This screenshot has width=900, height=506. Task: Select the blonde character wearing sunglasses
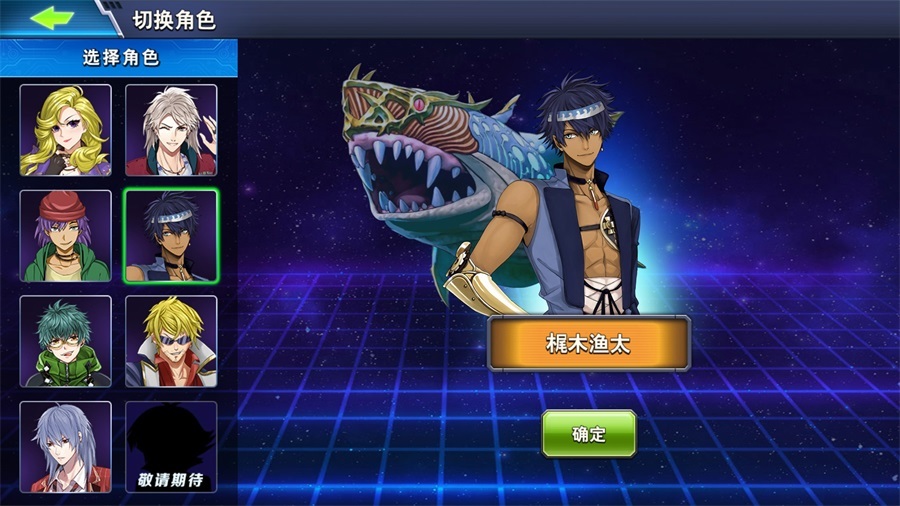coord(171,341)
